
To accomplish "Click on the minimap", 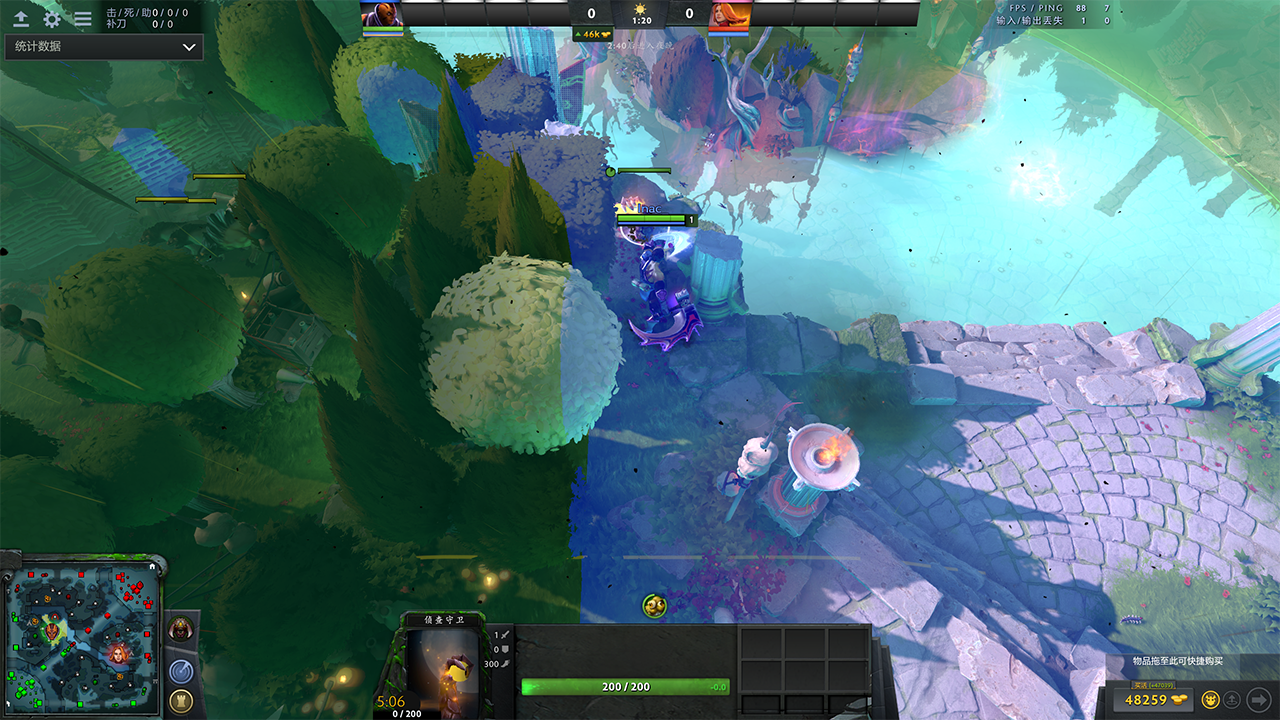I will 84,636.
